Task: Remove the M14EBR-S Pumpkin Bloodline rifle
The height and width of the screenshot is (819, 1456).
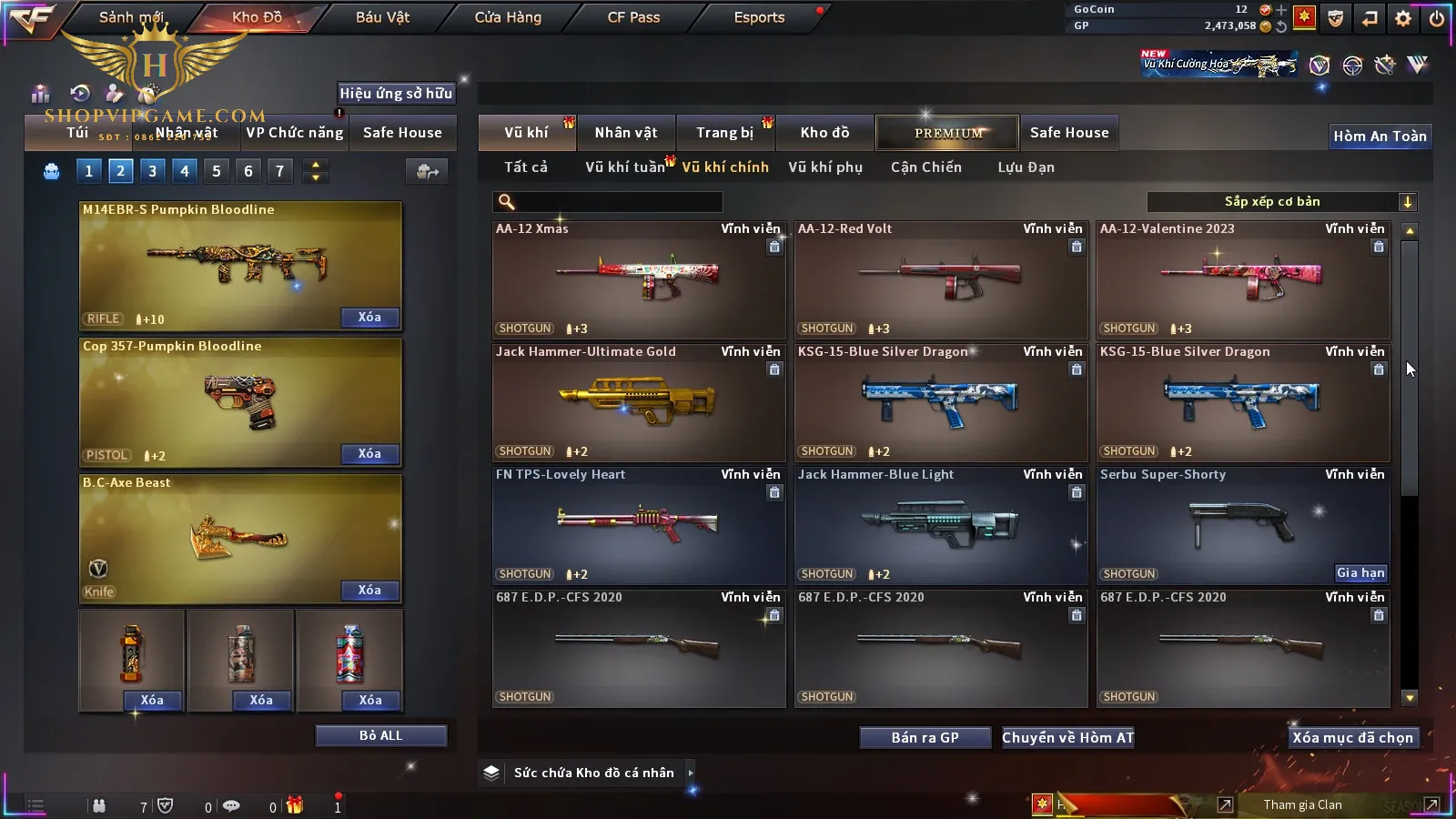Action: 369,318
